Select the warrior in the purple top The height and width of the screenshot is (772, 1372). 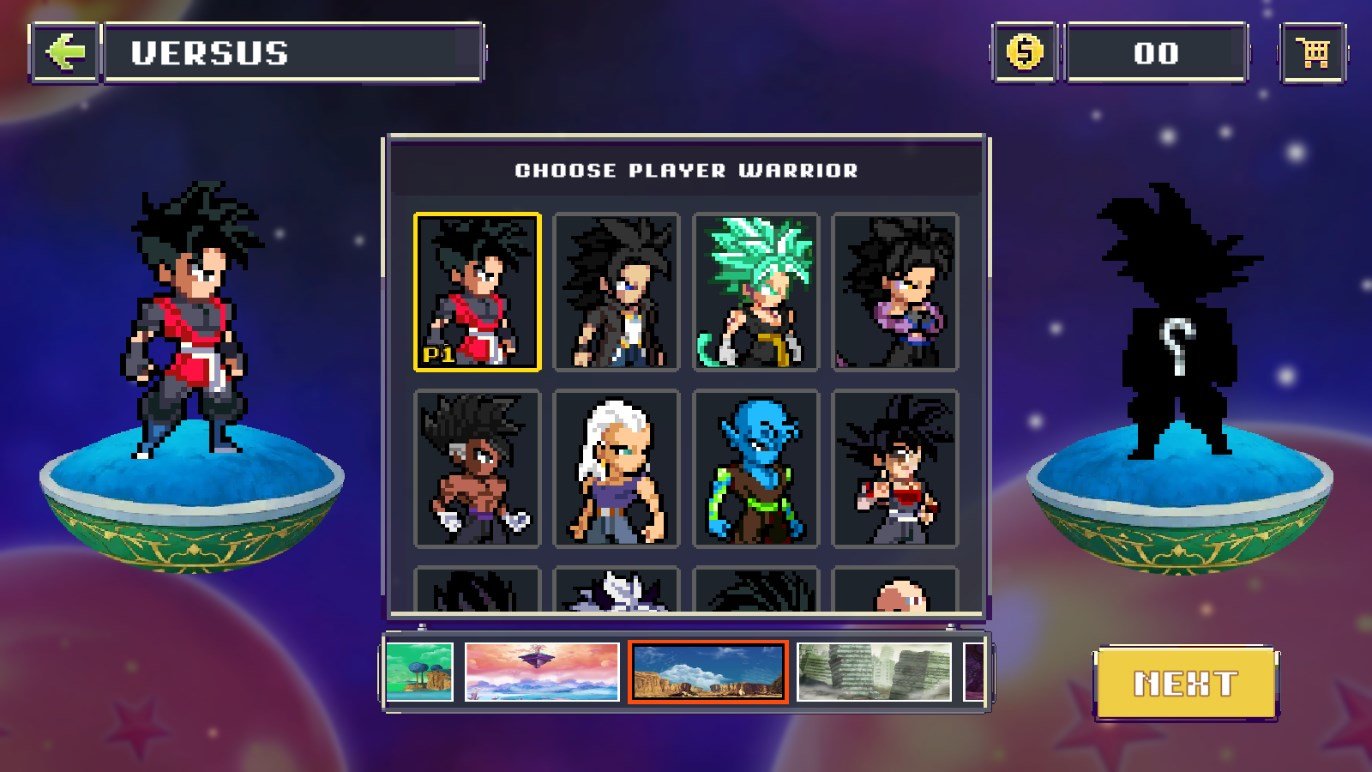(895, 292)
